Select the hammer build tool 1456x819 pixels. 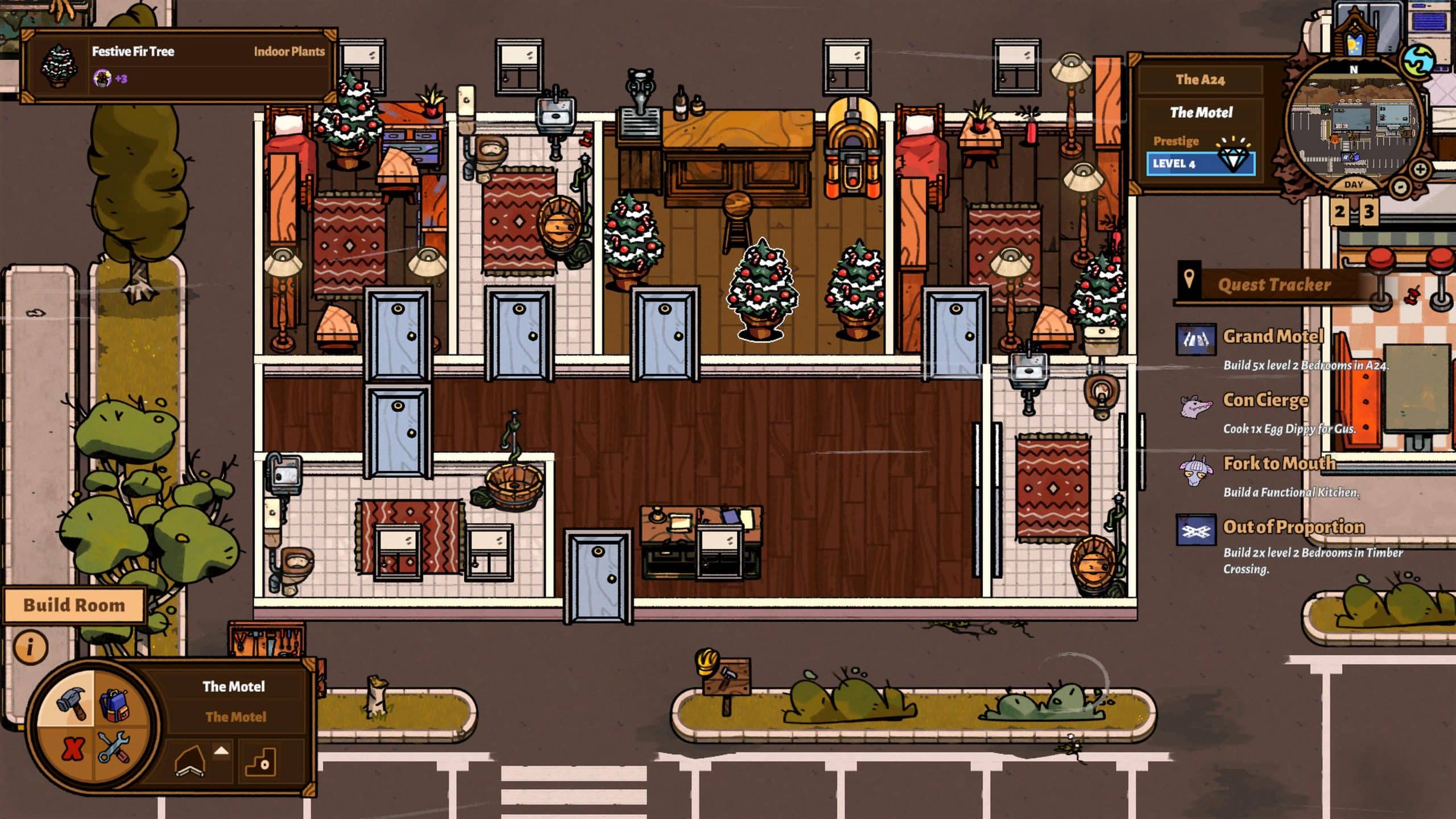click(71, 701)
